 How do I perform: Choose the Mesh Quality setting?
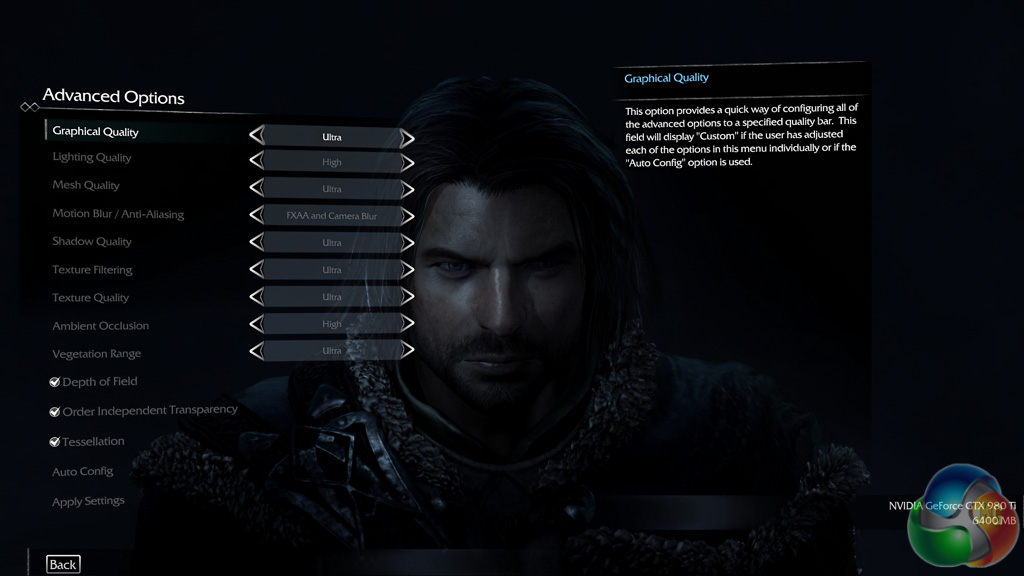pos(86,185)
